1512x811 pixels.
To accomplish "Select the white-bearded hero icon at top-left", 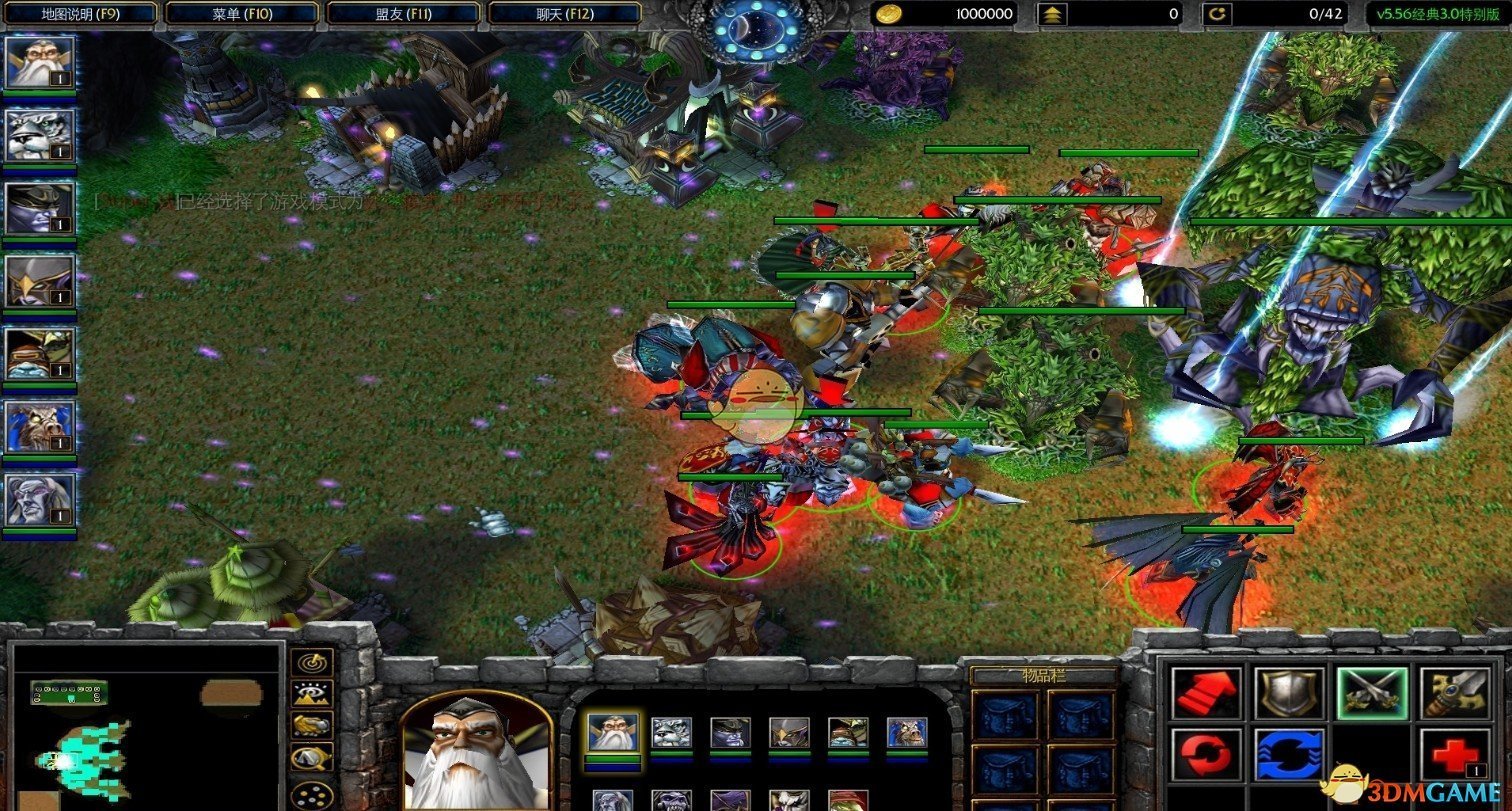I will pyautogui.click(x=40, y=63).
